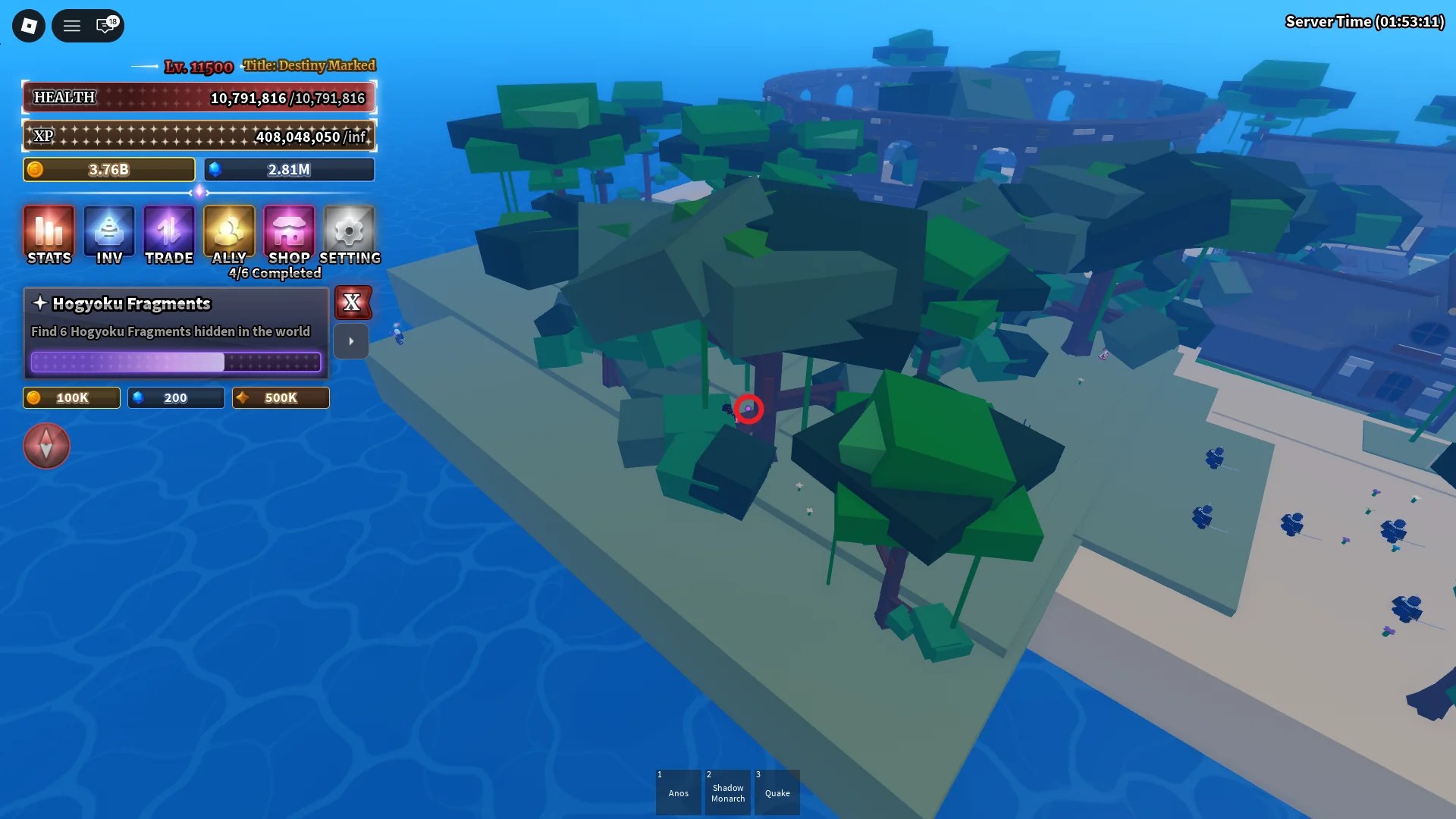Select the Shadow Monarch hotbar slot
1456x819 pixels.
[727, 792]
